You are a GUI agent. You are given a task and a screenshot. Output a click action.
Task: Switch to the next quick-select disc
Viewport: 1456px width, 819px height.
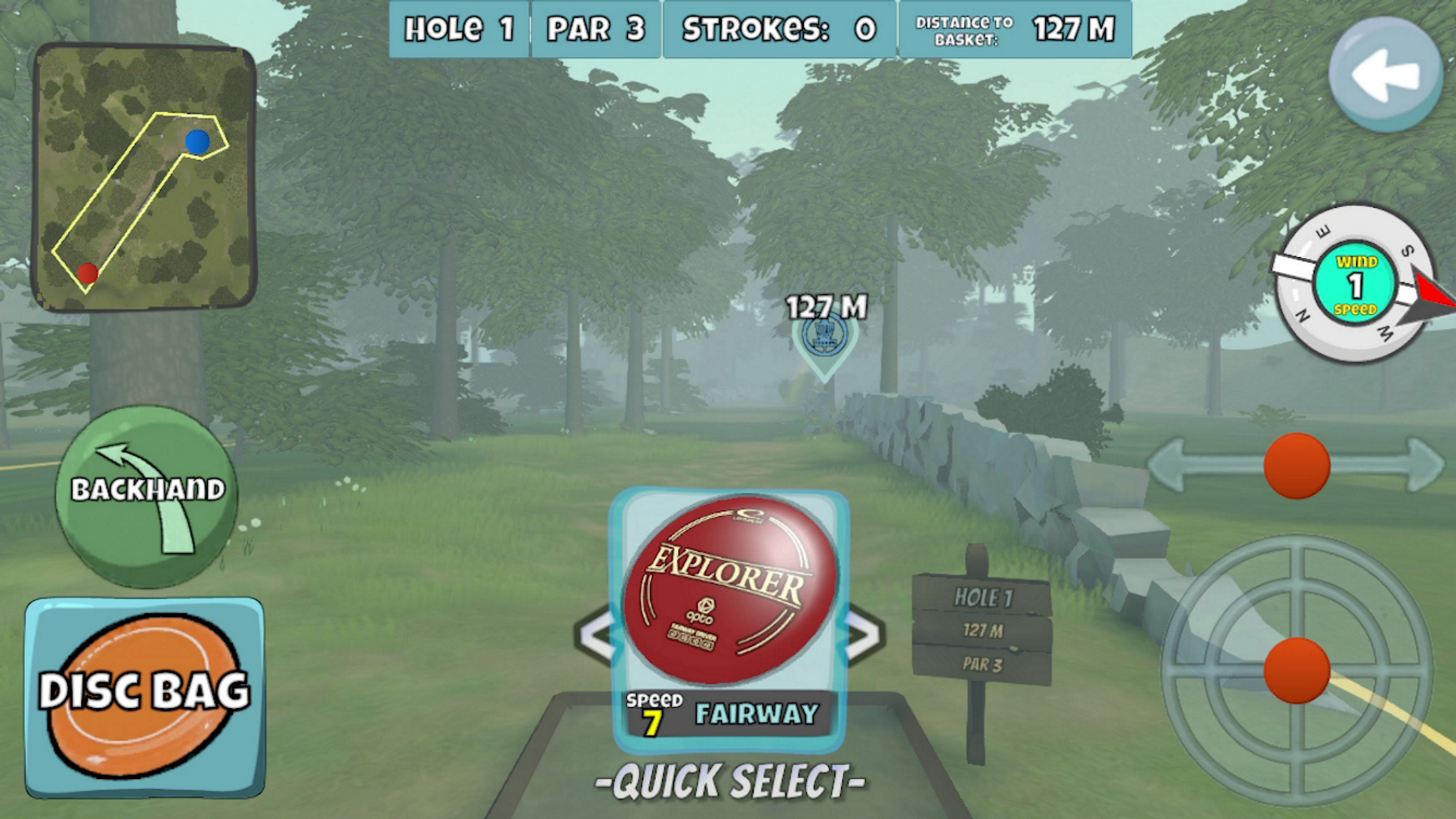pyautogui.click(x=863, y=636)
